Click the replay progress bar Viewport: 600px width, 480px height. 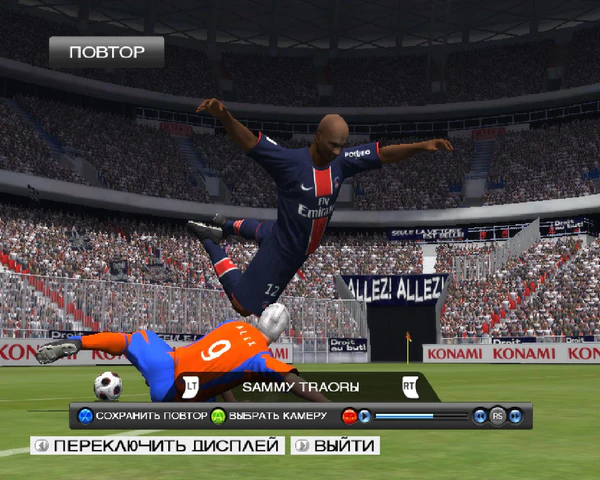421,415
